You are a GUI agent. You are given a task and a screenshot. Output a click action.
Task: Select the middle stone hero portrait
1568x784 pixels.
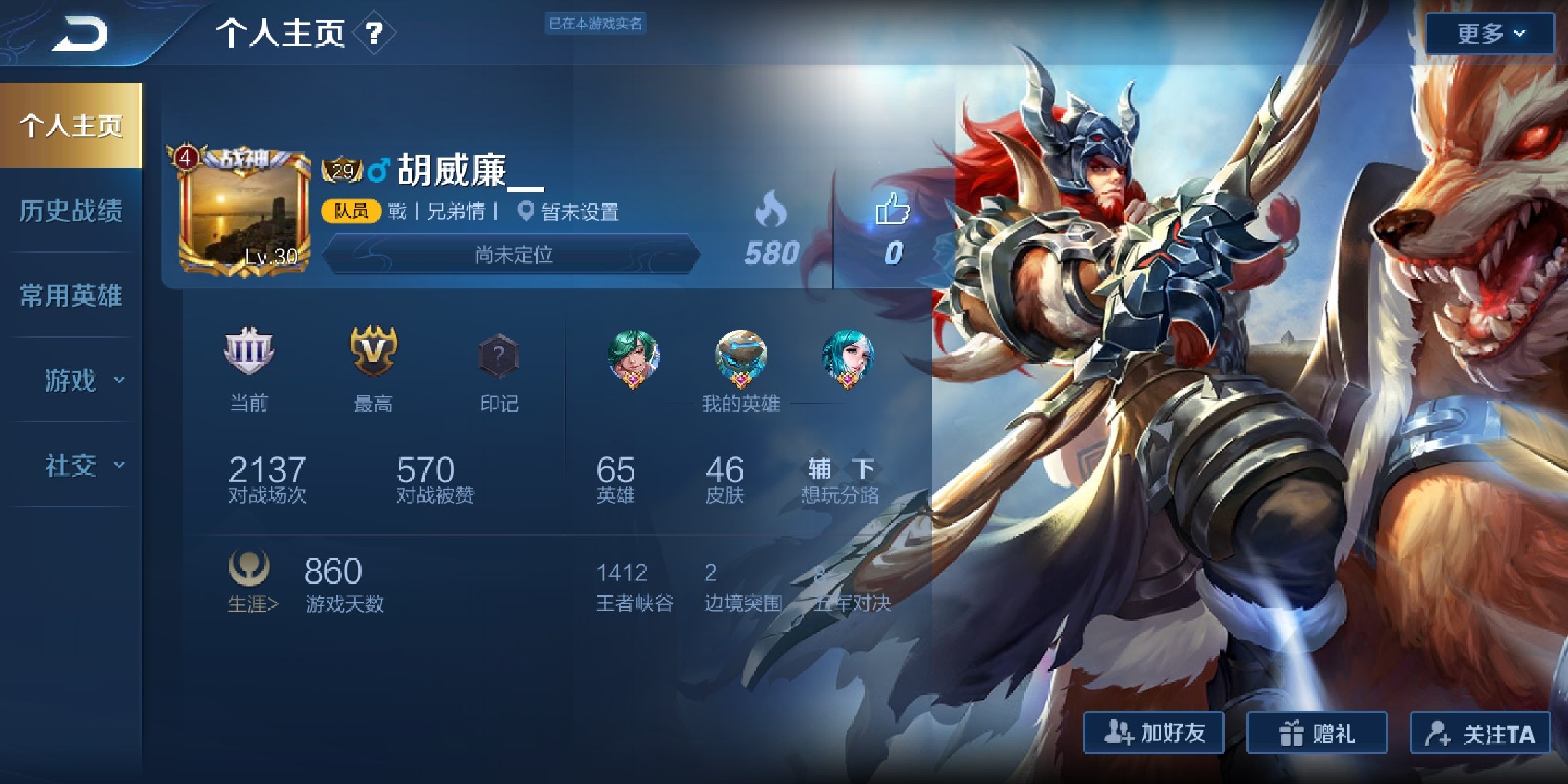[740, 357]
